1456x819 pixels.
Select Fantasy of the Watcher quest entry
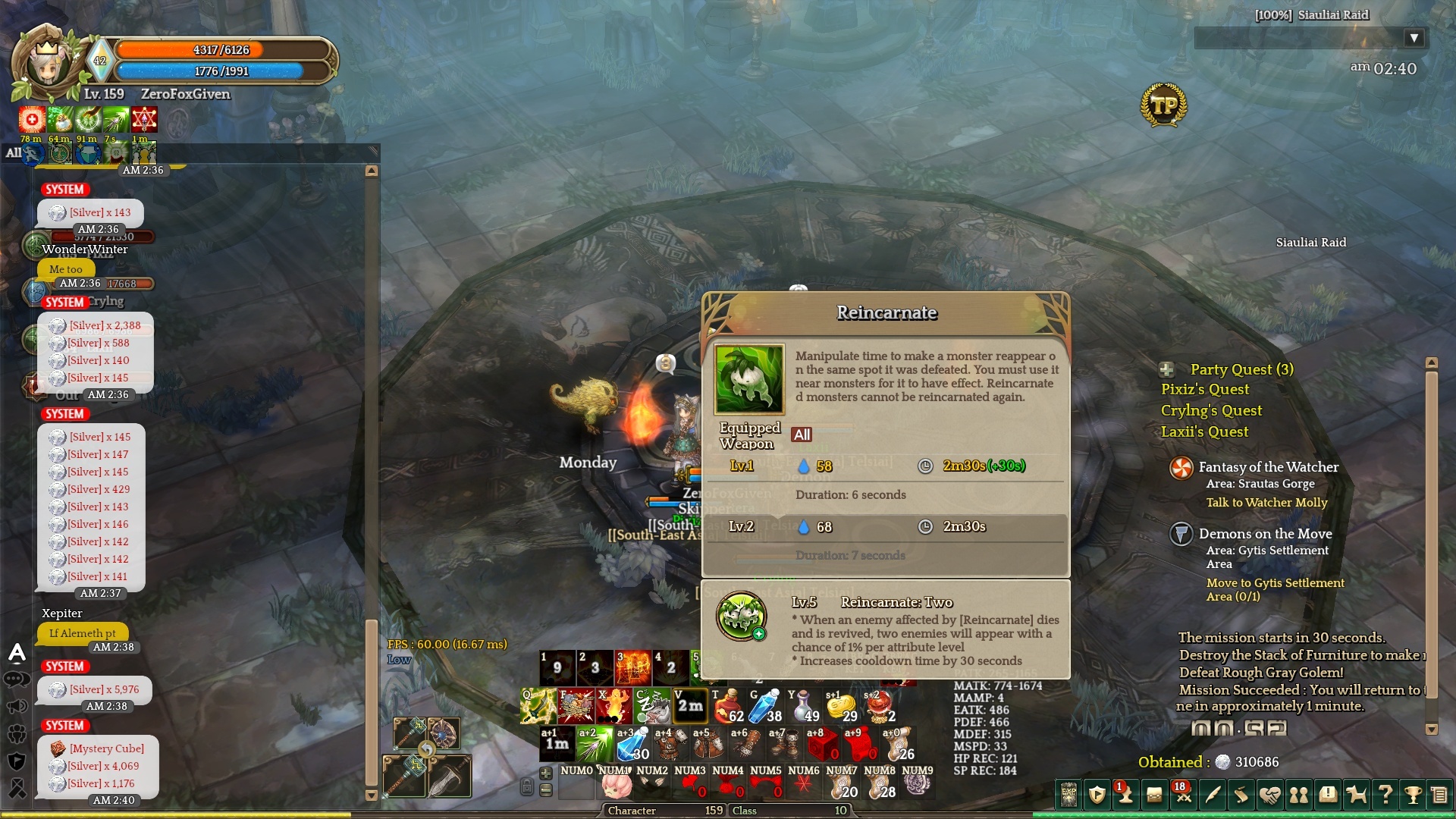1268,468
